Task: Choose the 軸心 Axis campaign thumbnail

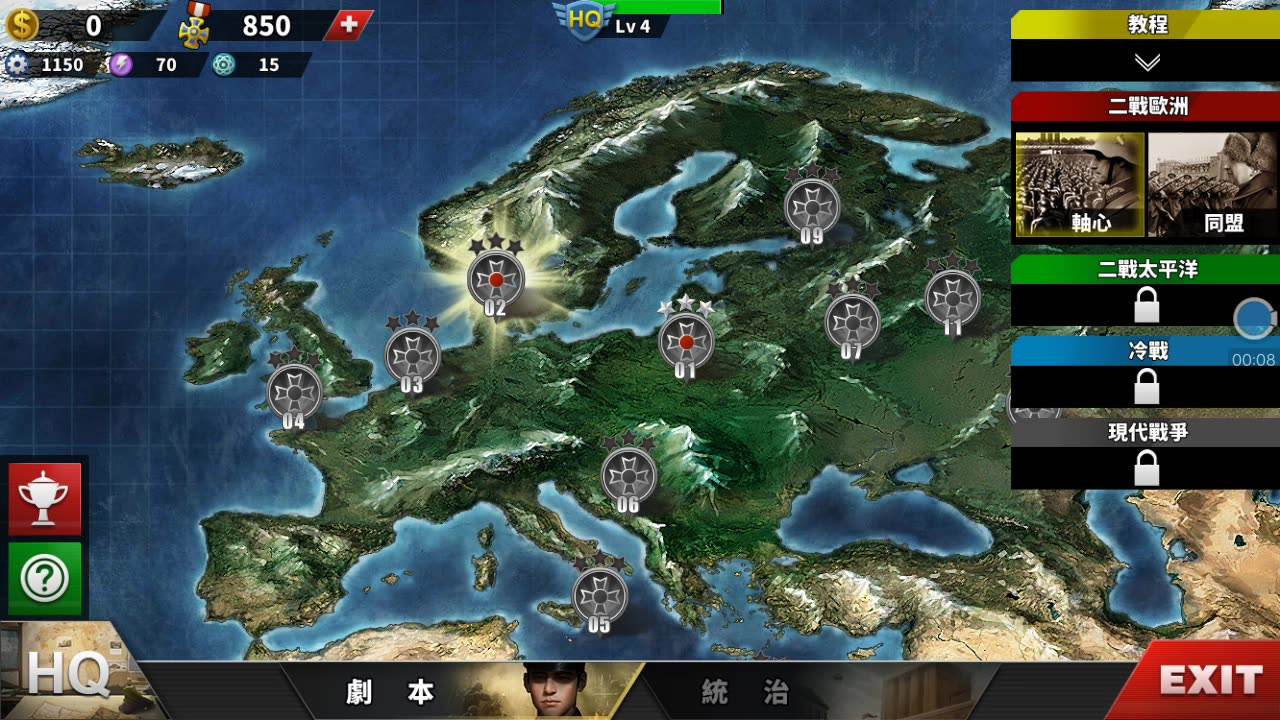Action: click(1080, 185)
